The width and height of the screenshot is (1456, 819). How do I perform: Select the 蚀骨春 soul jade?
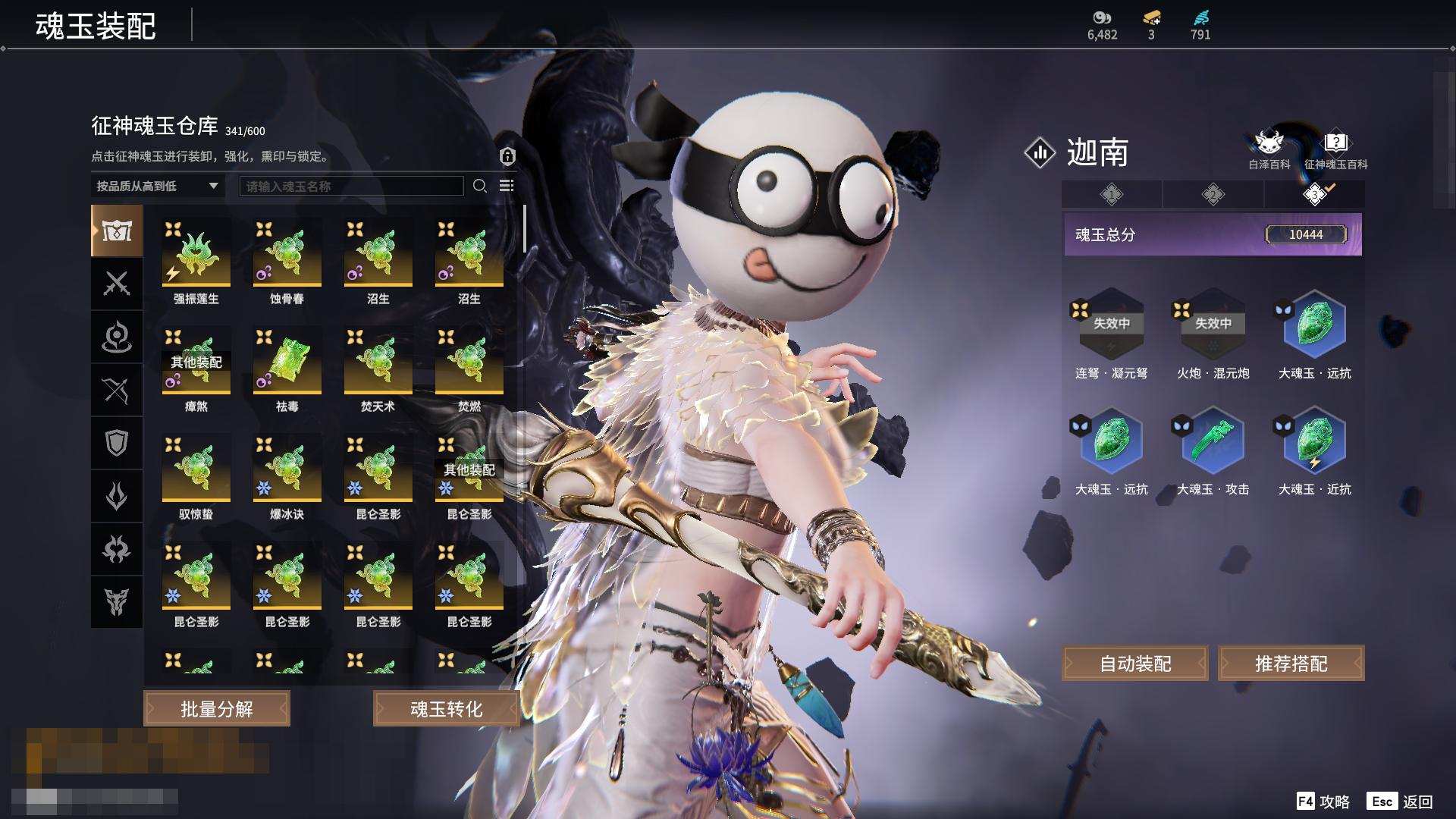(287, 253)
